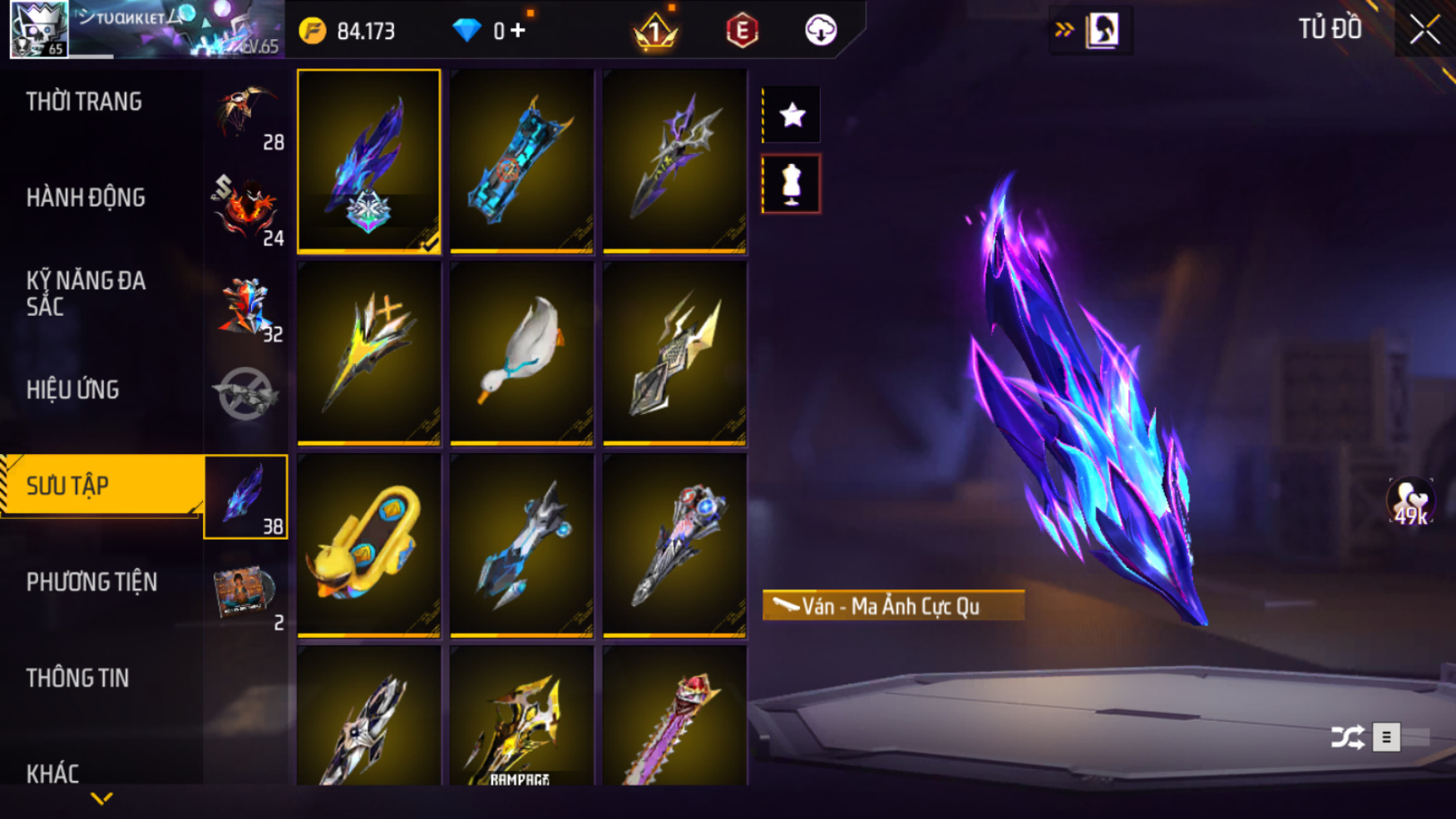Open the cloud download icon
The width and height of the screenshot is (1456, 819).
point(820,31)
